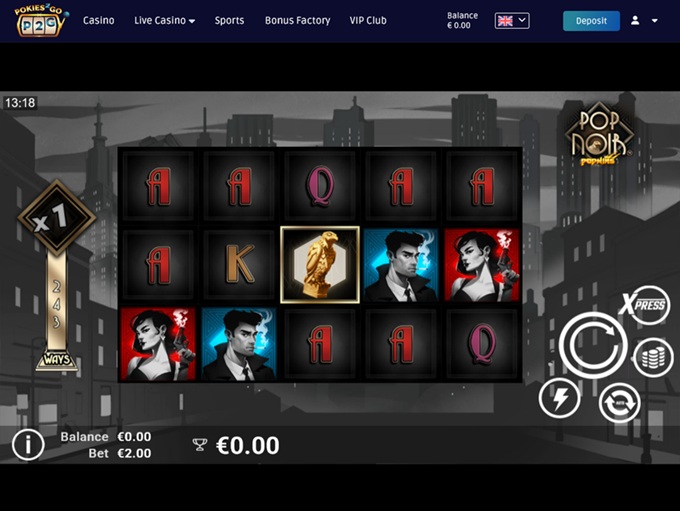Click the Pokies2Go logo
680x511 pixels.
(x=40, y=20)
